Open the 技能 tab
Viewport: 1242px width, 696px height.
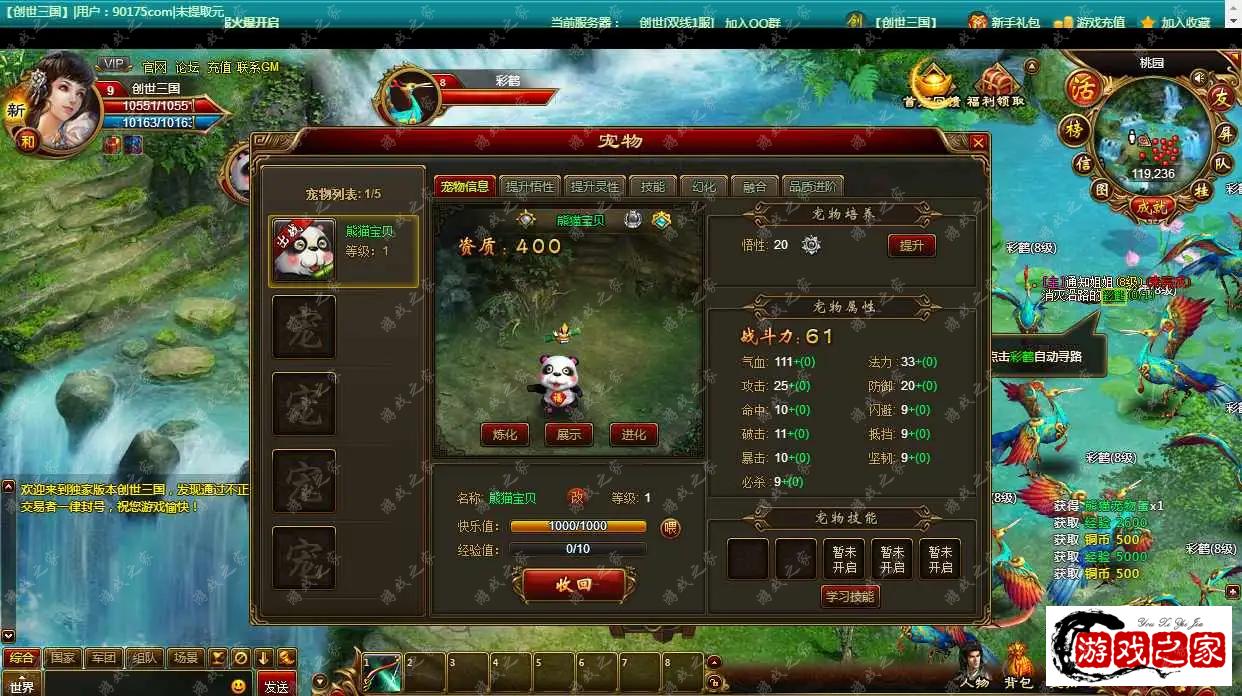(652, 186)
